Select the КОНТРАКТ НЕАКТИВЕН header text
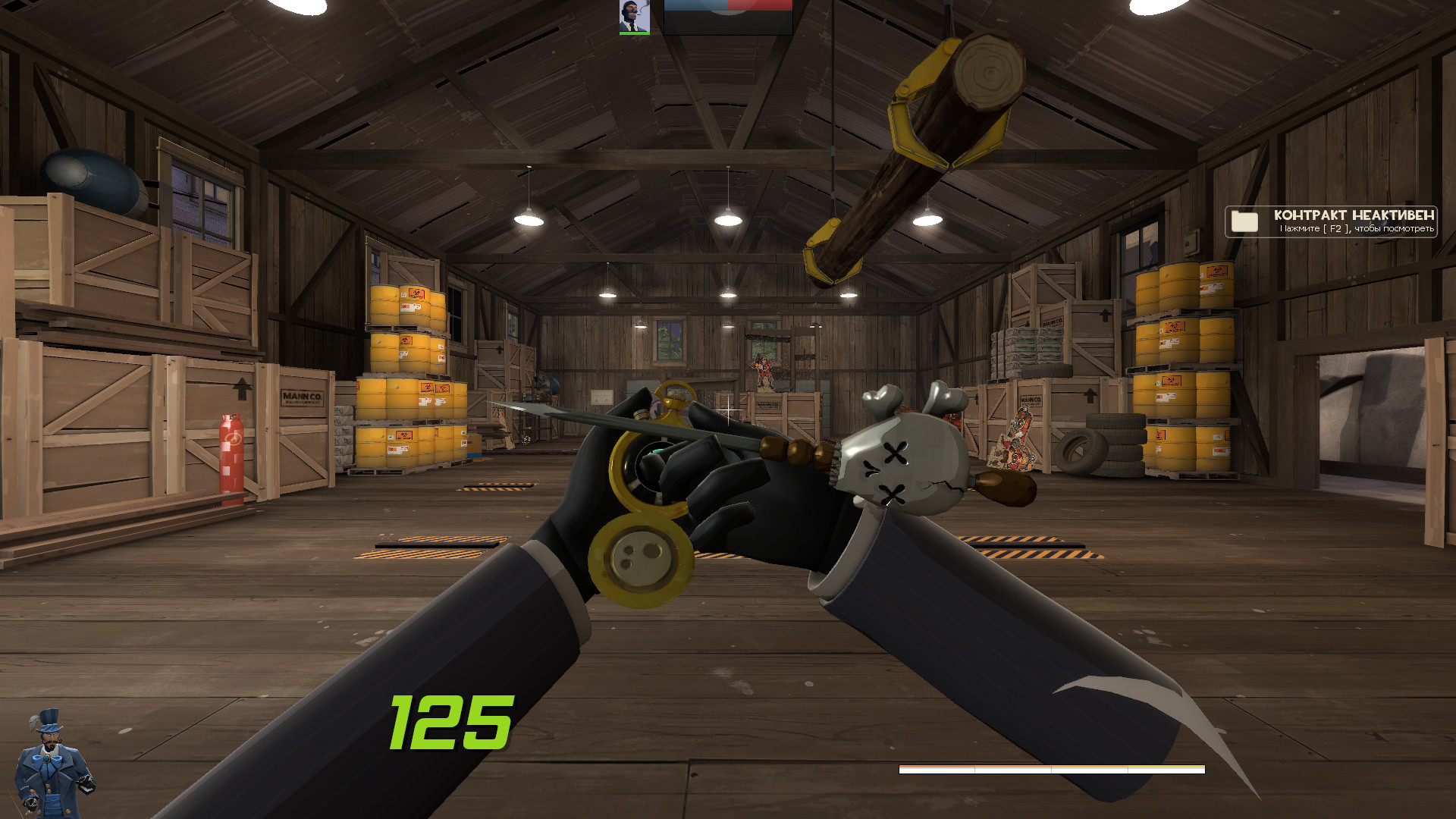Viewport: 1456px width, 819px height. tap(1354, 216)
